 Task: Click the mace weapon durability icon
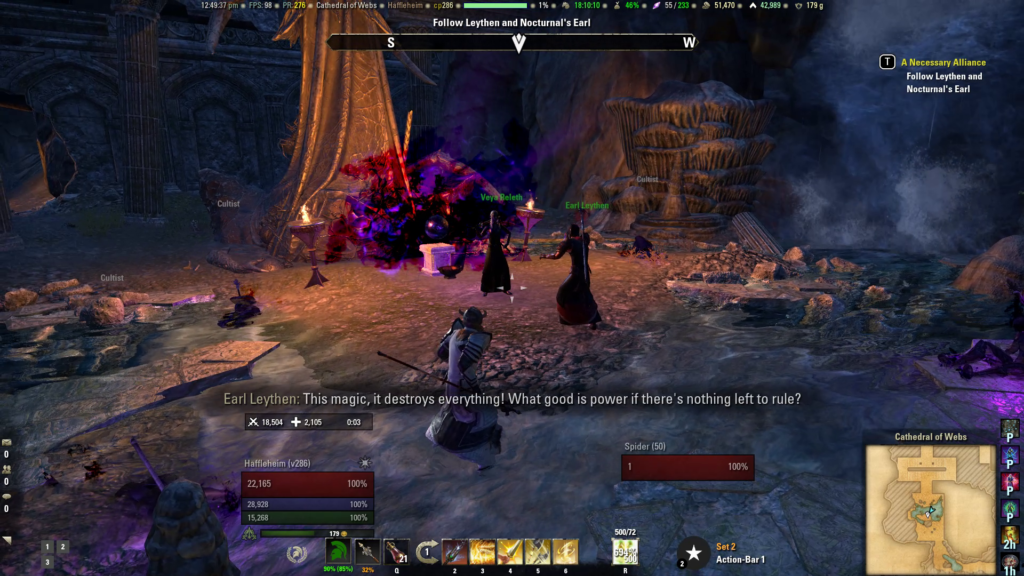click(x=367, y=551)
